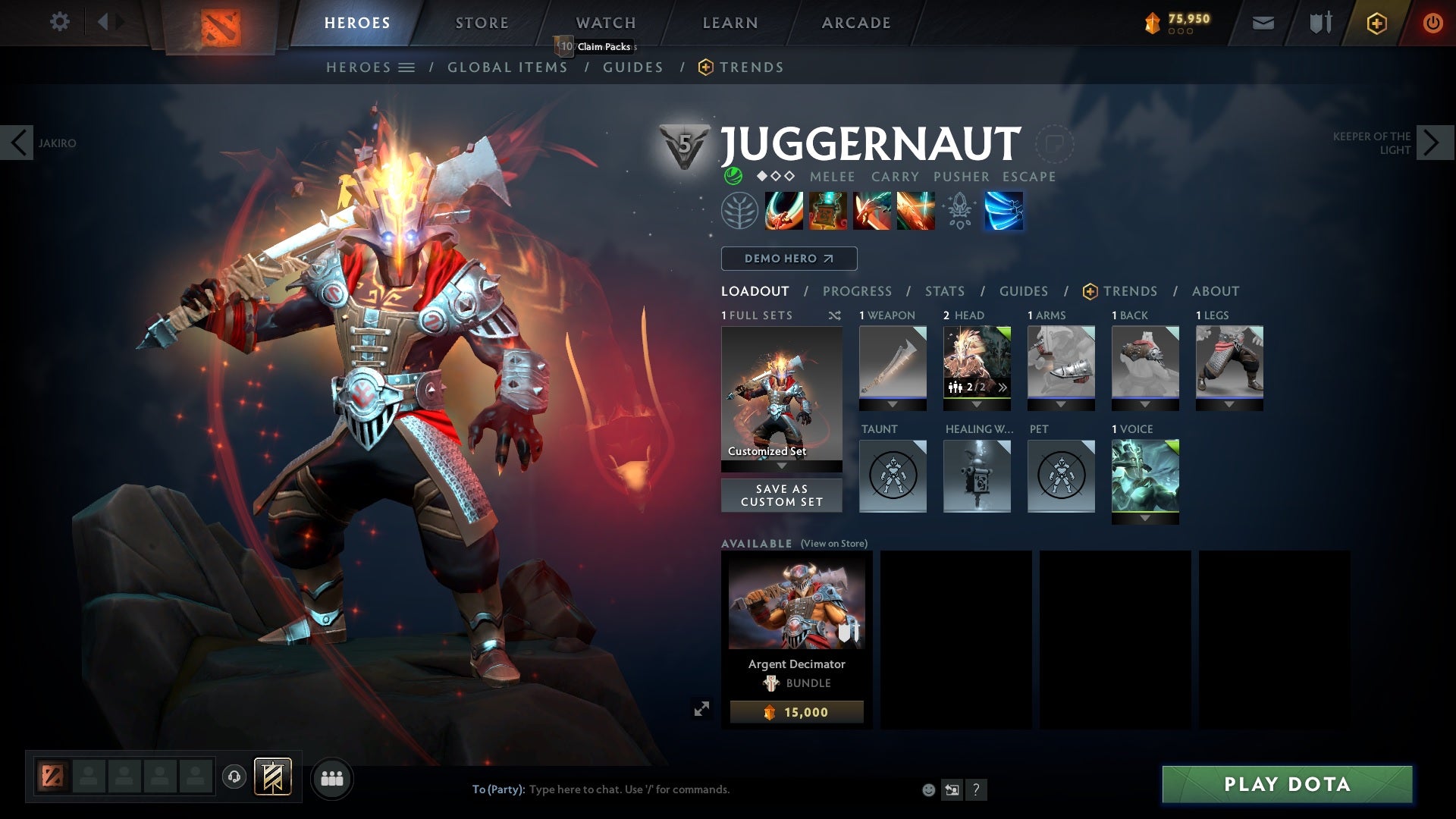Open the ARCADE menu item
The image size is (1456, 819).
pyautogui.click(x=855, y=22)
